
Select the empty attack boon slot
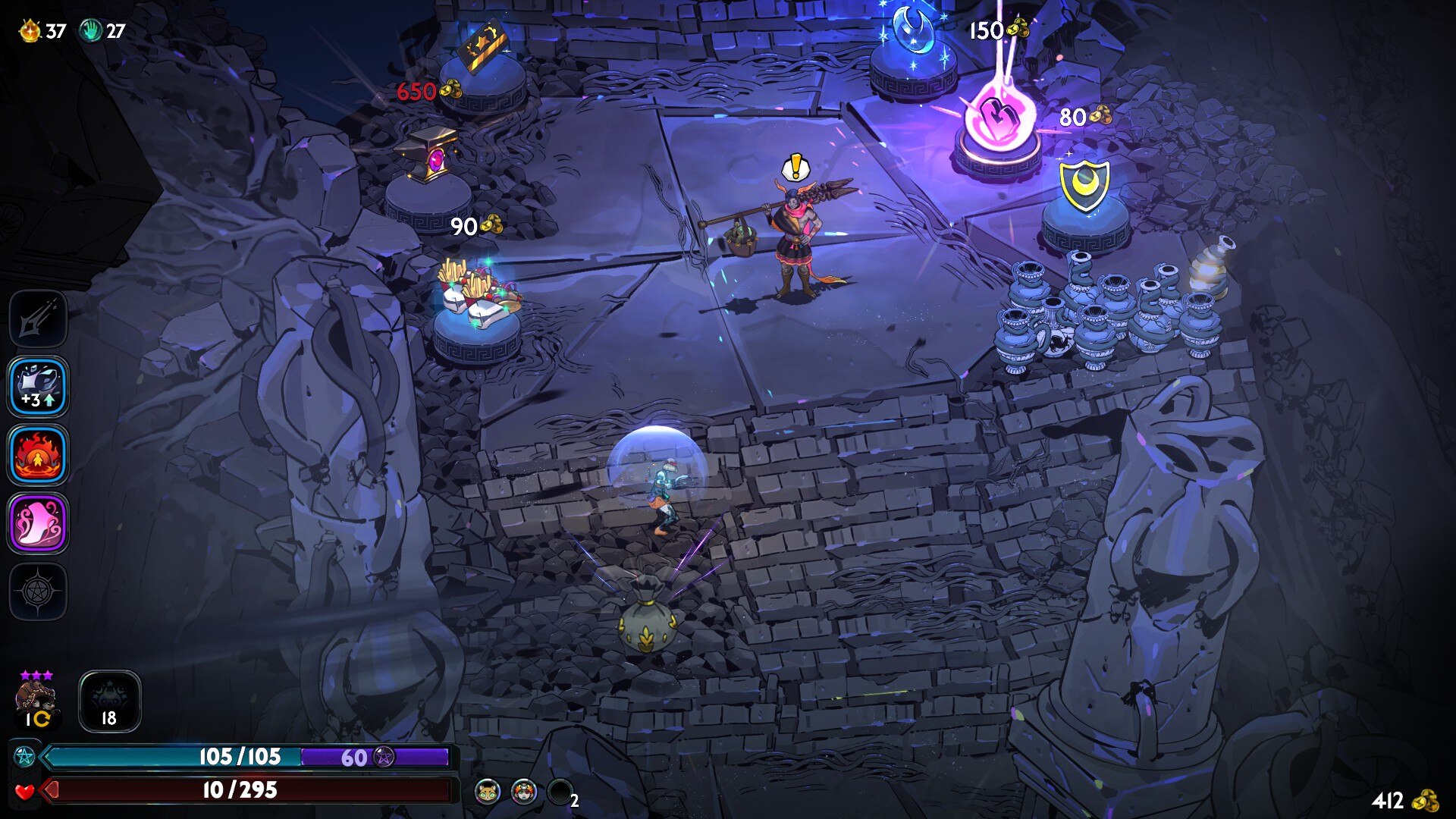pos(38,318)
